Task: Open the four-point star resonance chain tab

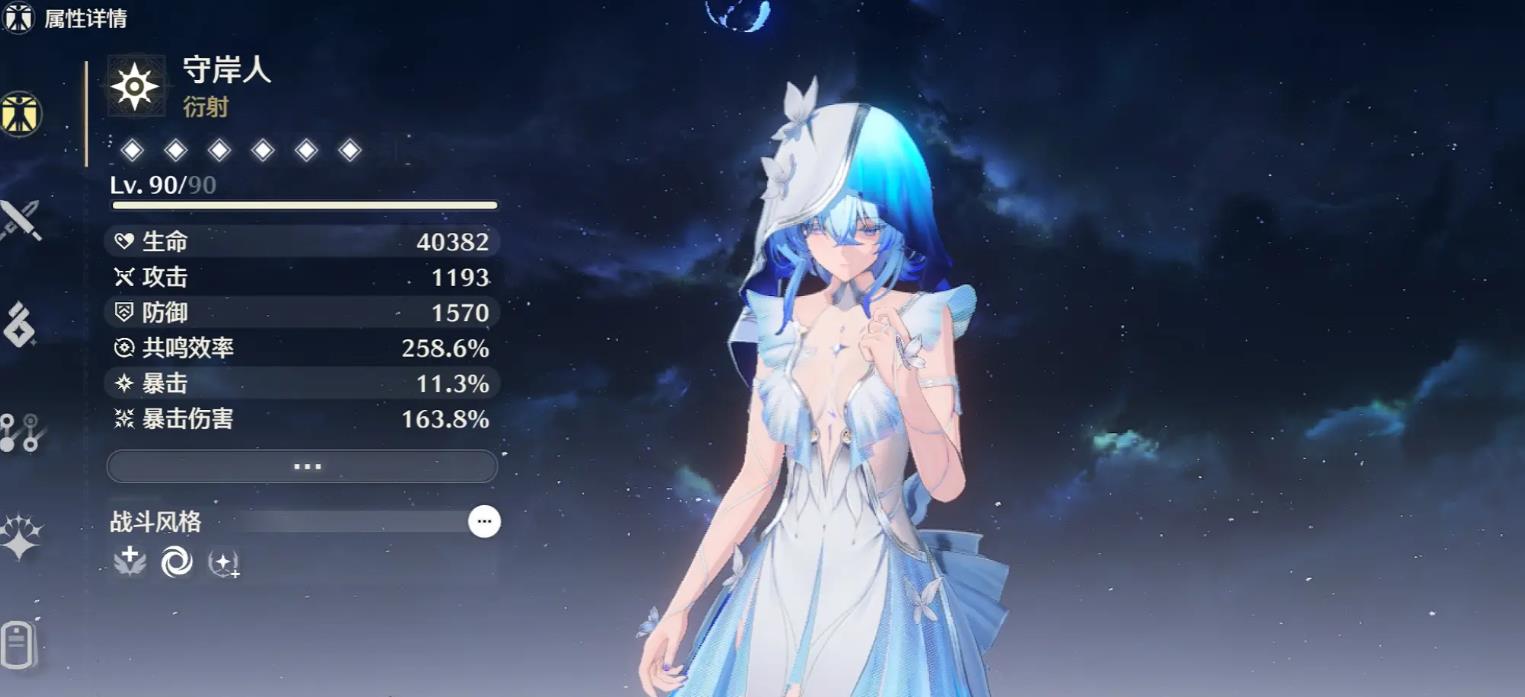Action: pos(20,538)
